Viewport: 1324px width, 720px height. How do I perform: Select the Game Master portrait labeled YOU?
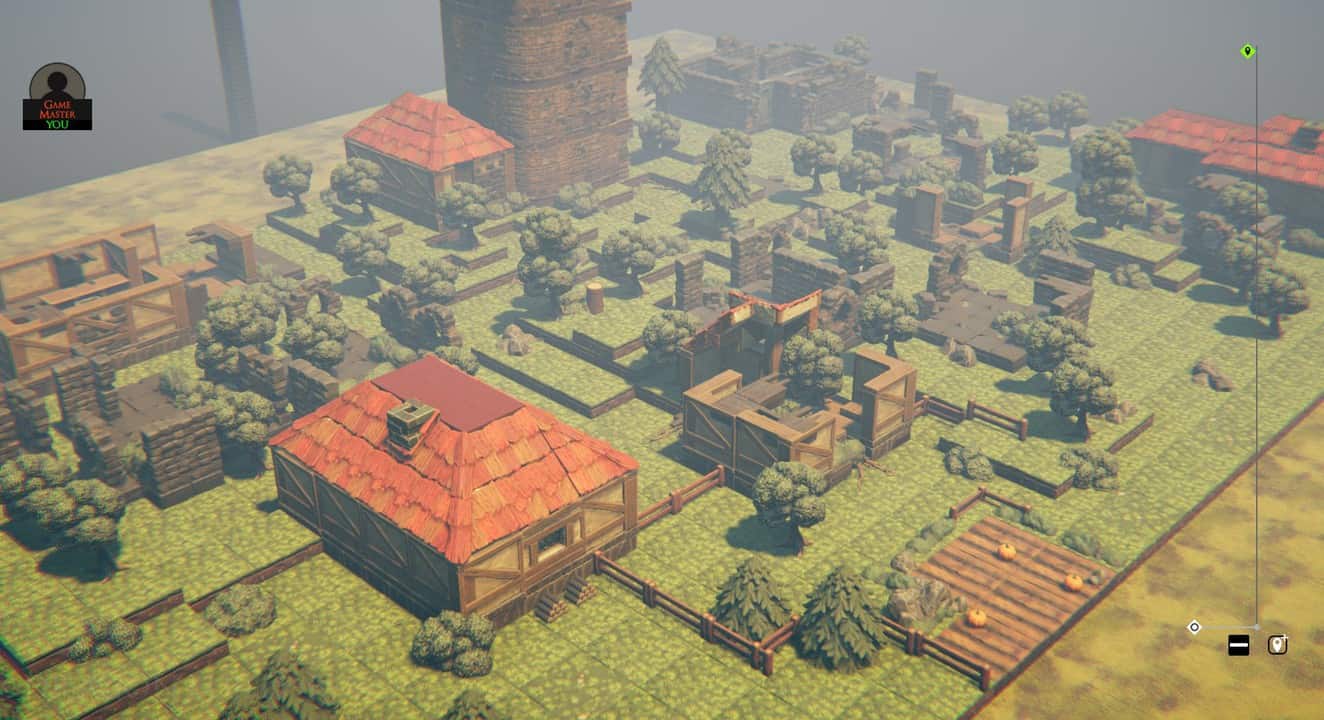tap(55, 95)
